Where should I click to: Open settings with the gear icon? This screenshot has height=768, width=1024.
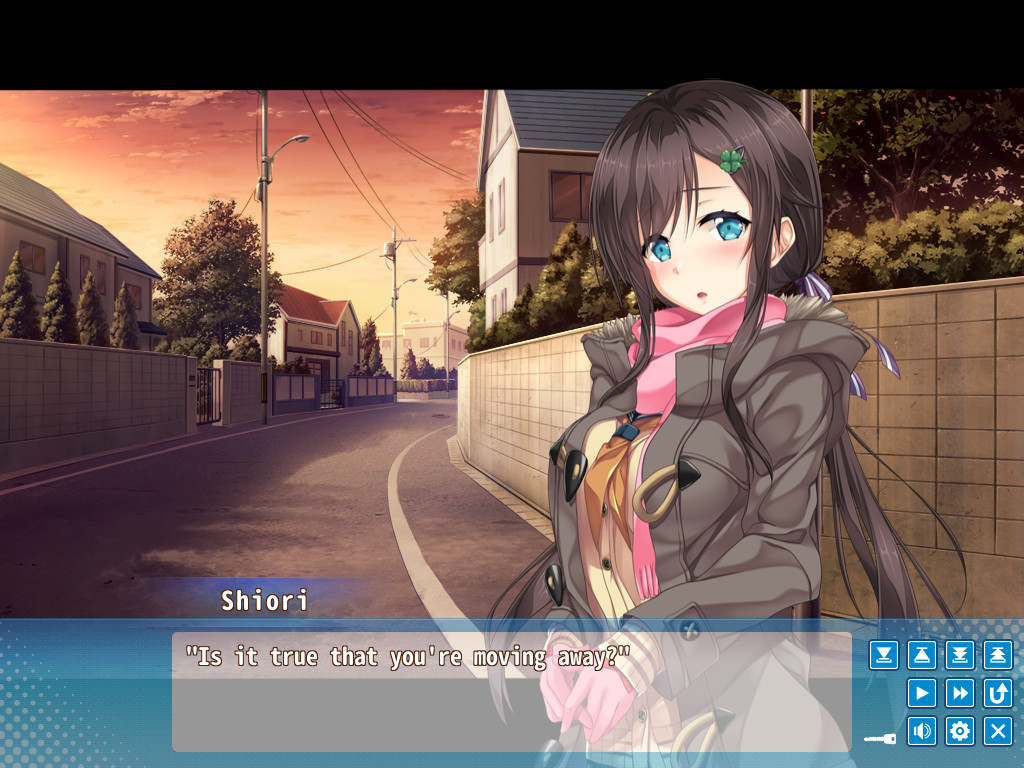(x=960, y=731)
